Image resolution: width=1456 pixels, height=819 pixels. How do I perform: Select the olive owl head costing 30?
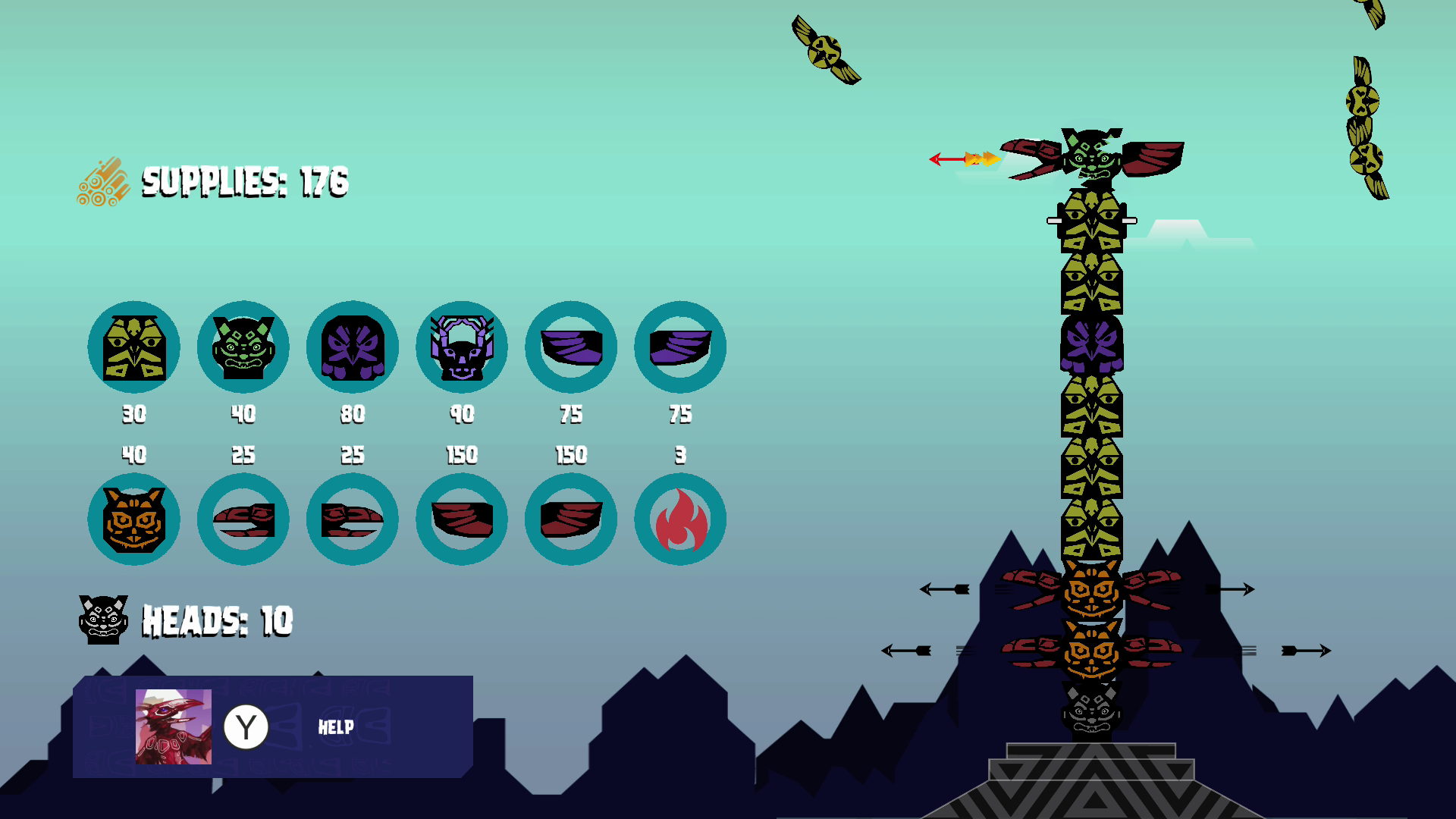point(134,347)
